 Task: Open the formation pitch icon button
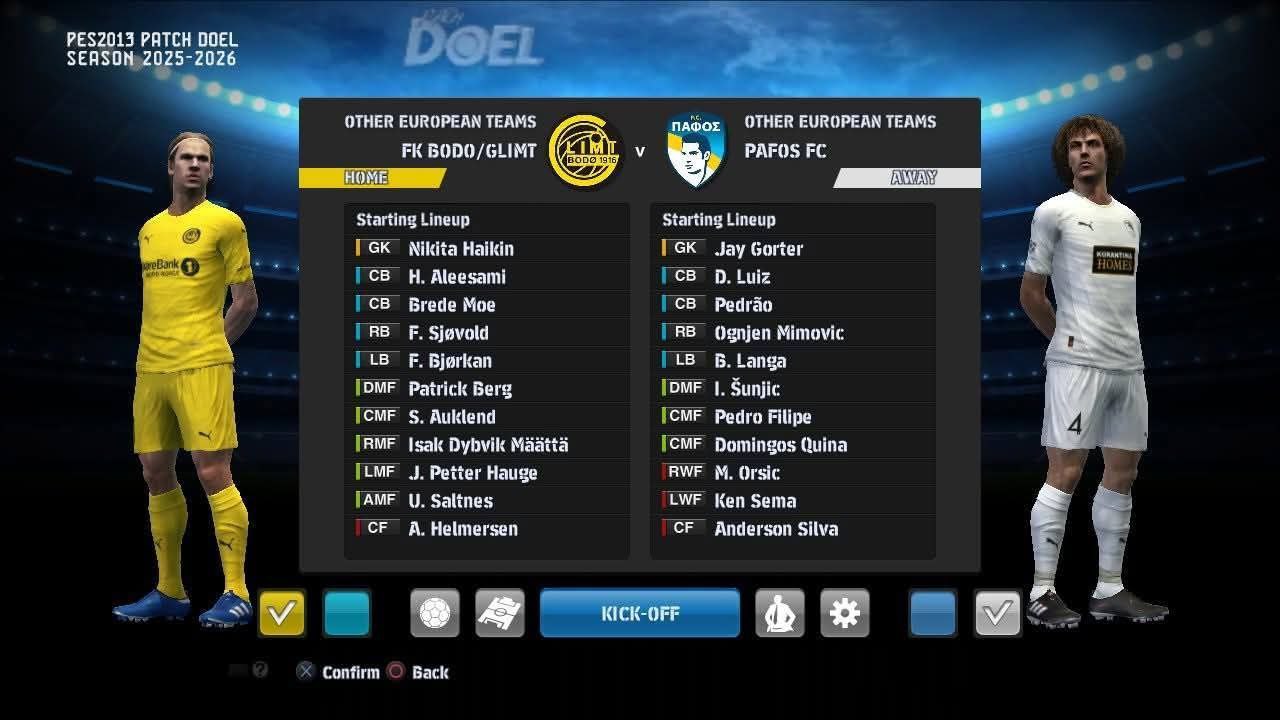(500, 613)
